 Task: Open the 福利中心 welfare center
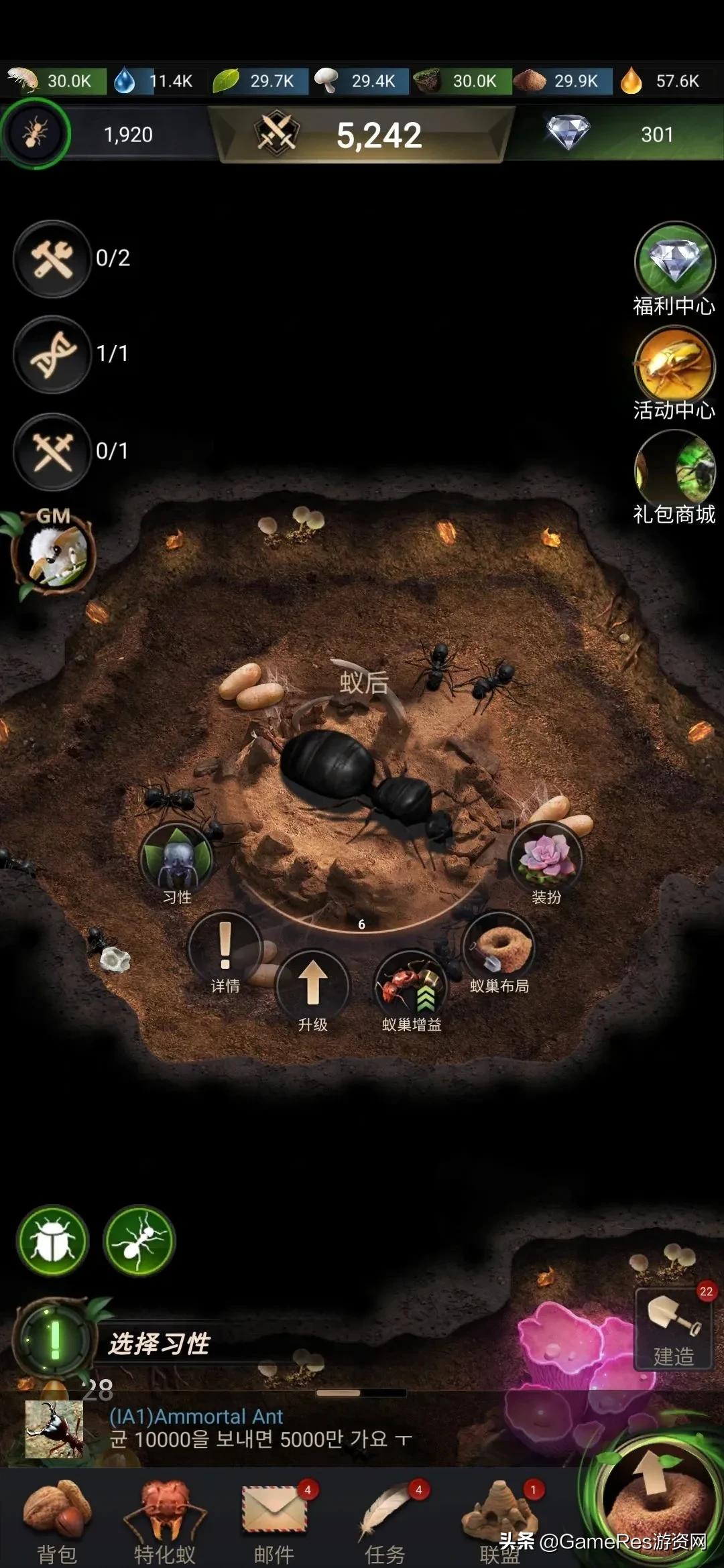674,263
